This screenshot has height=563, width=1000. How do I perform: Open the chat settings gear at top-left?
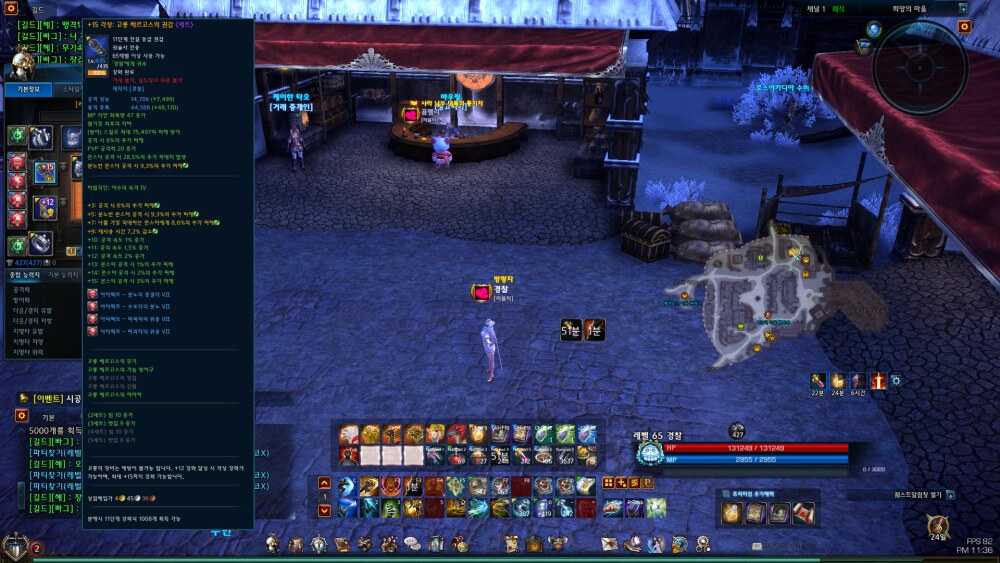point(11,9)
